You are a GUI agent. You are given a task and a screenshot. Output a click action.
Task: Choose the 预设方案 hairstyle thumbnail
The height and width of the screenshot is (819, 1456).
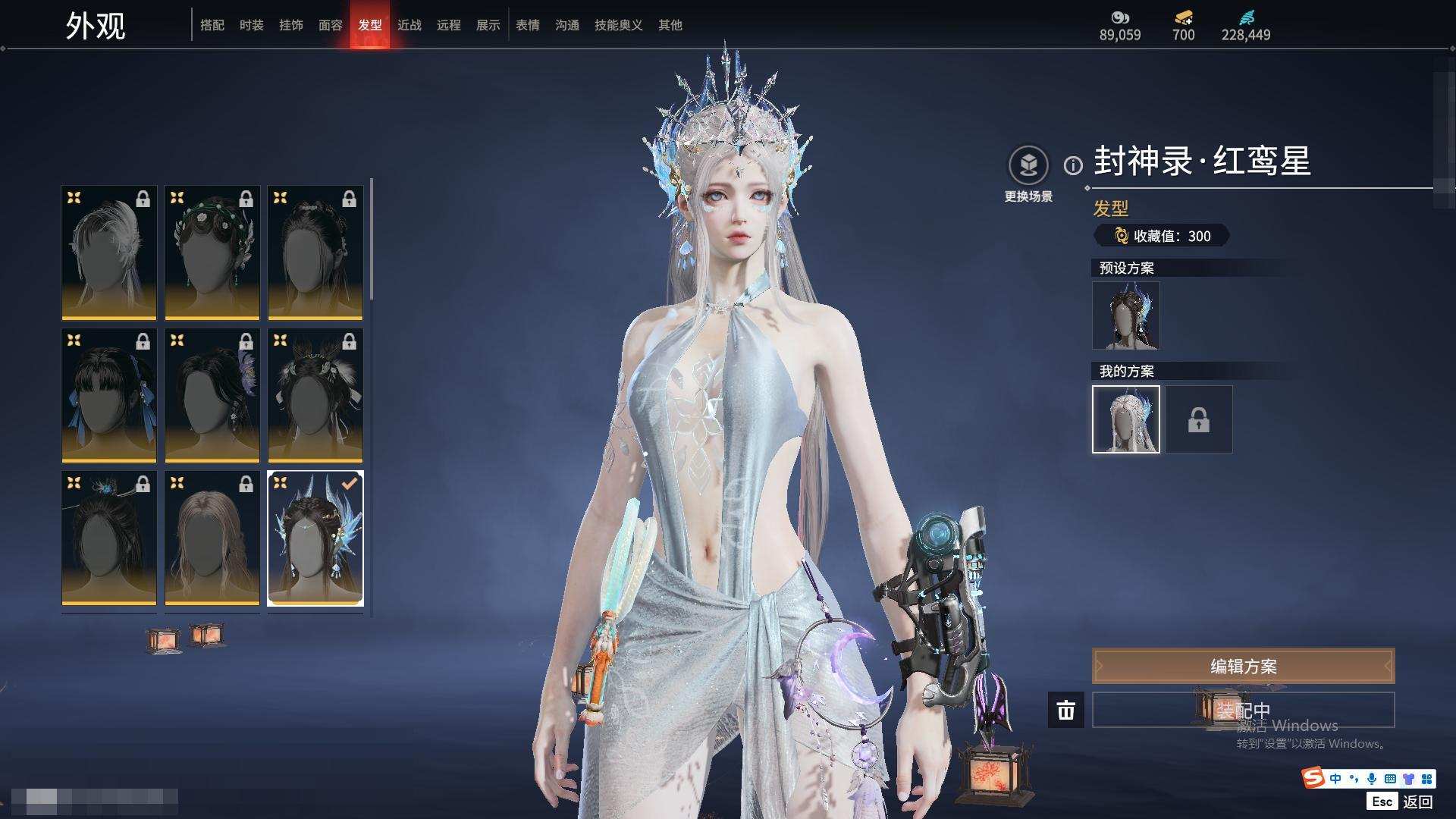click(1125, 315)
